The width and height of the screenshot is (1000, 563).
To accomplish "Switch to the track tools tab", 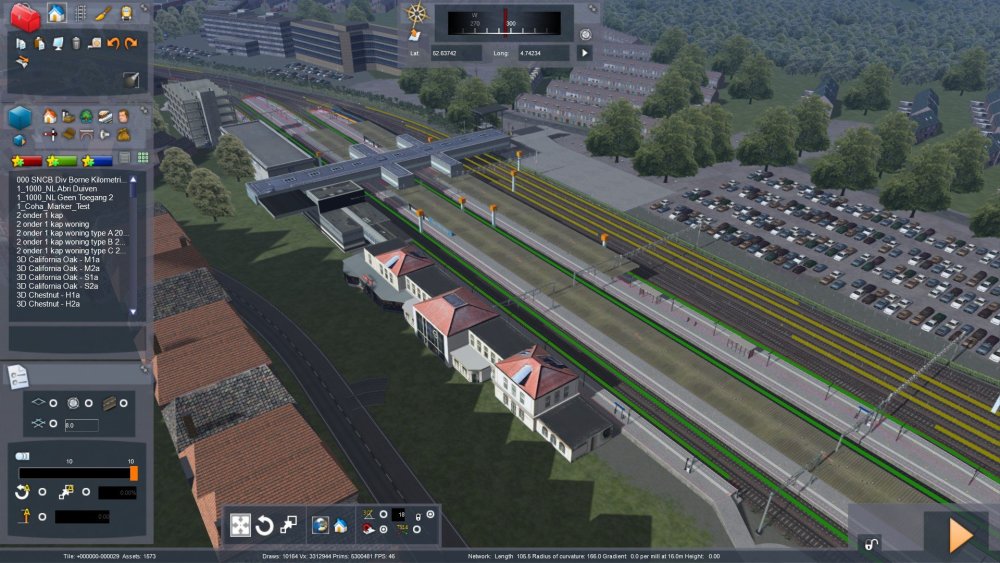I will 81,13.
